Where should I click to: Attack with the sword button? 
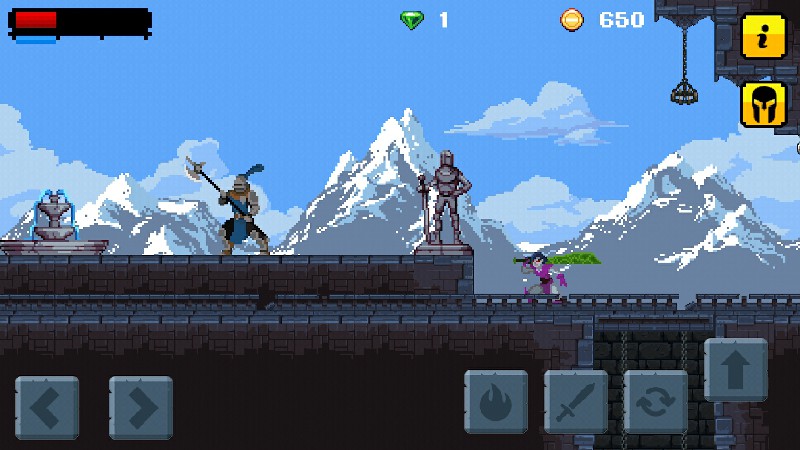point(576,401)
